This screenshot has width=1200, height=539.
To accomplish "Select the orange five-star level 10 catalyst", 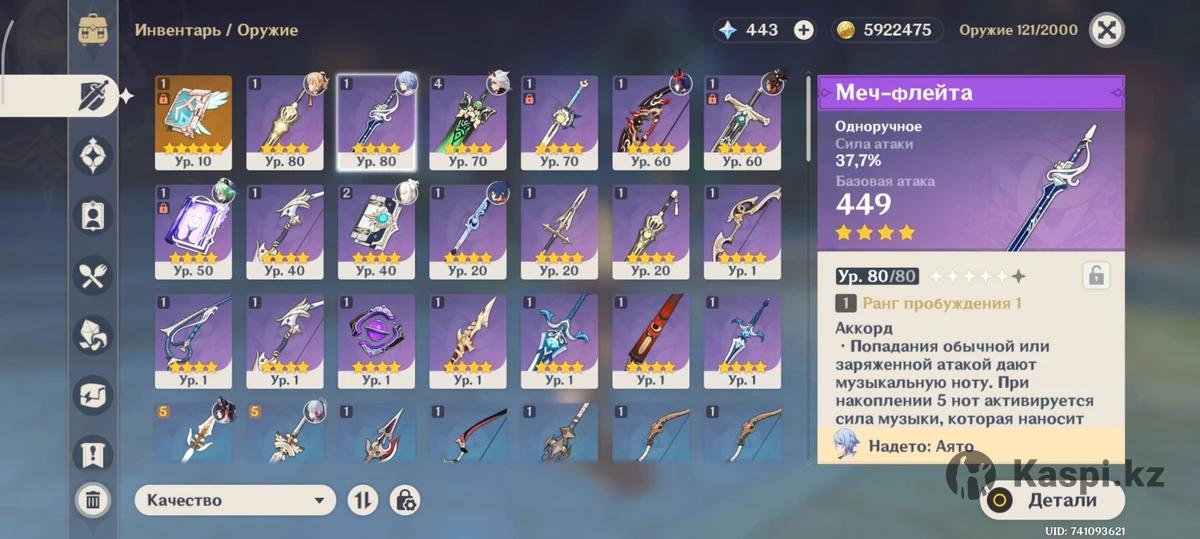I will click(x=193, y=122).
